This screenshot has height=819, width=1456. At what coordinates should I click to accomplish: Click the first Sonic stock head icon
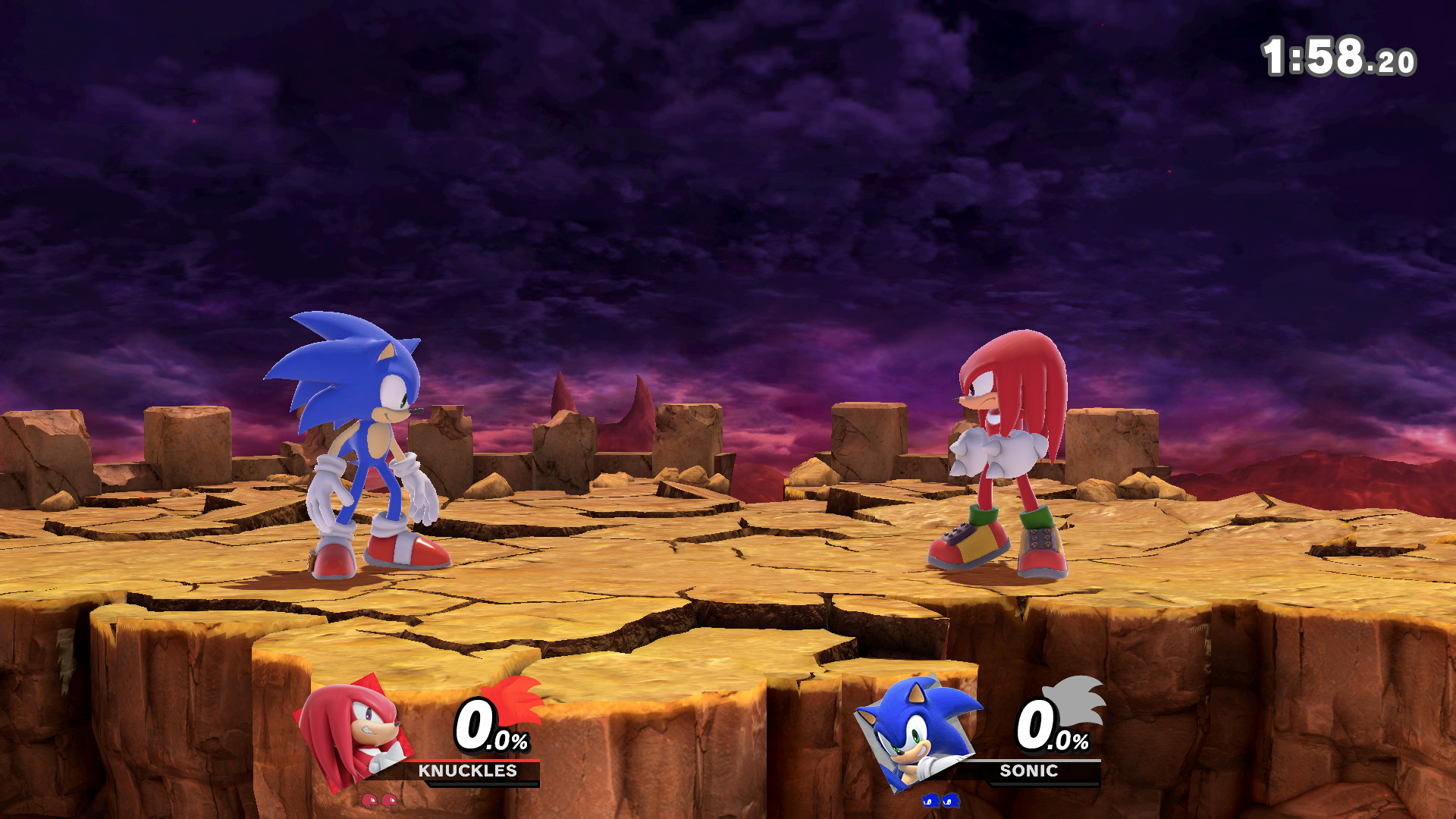click(930, 802)
